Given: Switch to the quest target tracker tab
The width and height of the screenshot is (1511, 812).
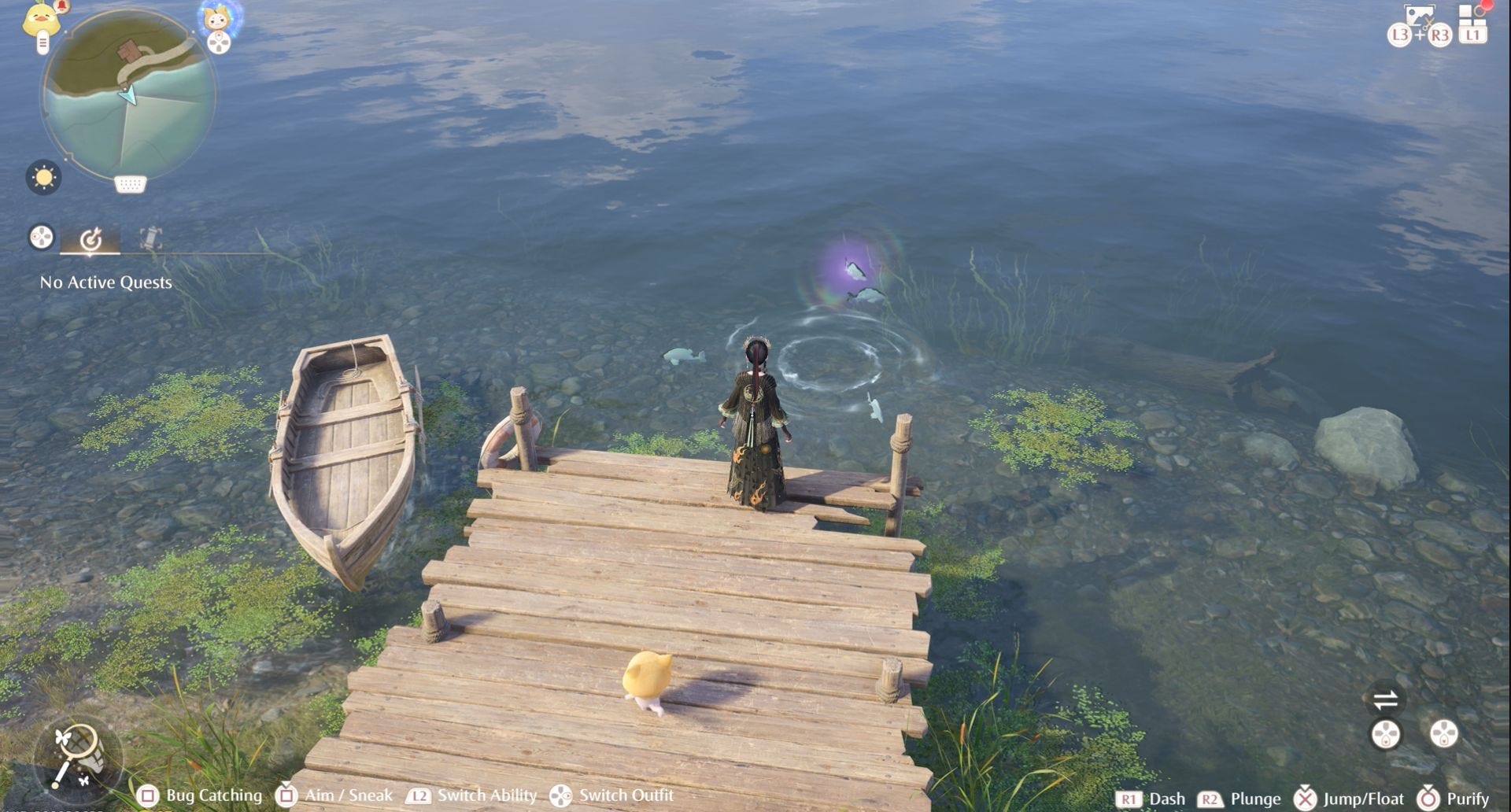Looking at the screenshot, I should (x=91, y=238).
